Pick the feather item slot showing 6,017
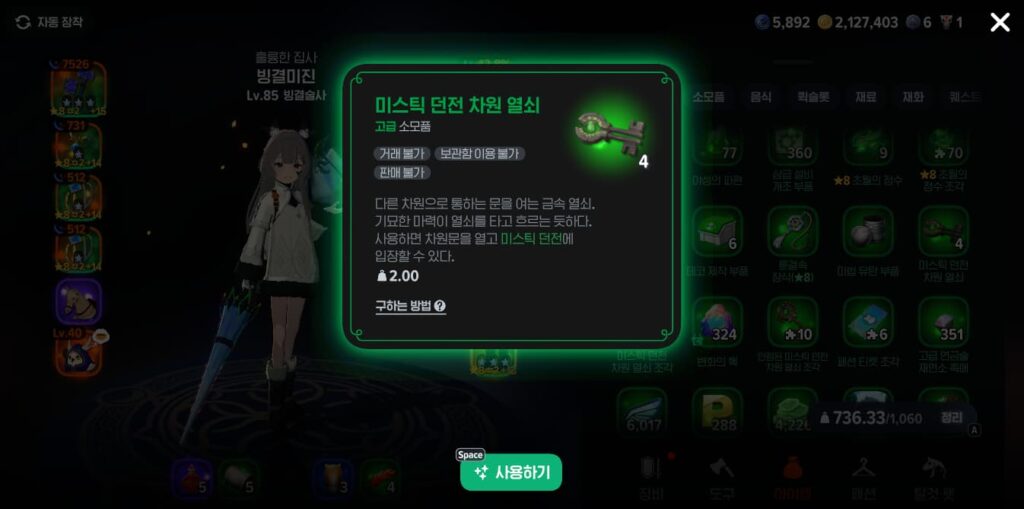 (x=641, y=410)
